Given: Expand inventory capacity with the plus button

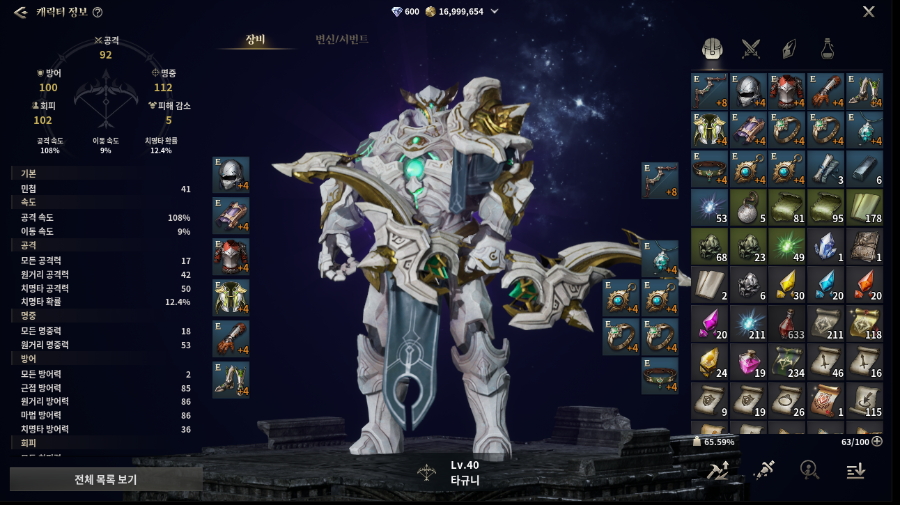Looking at the screenshot, I should [877, 441].
